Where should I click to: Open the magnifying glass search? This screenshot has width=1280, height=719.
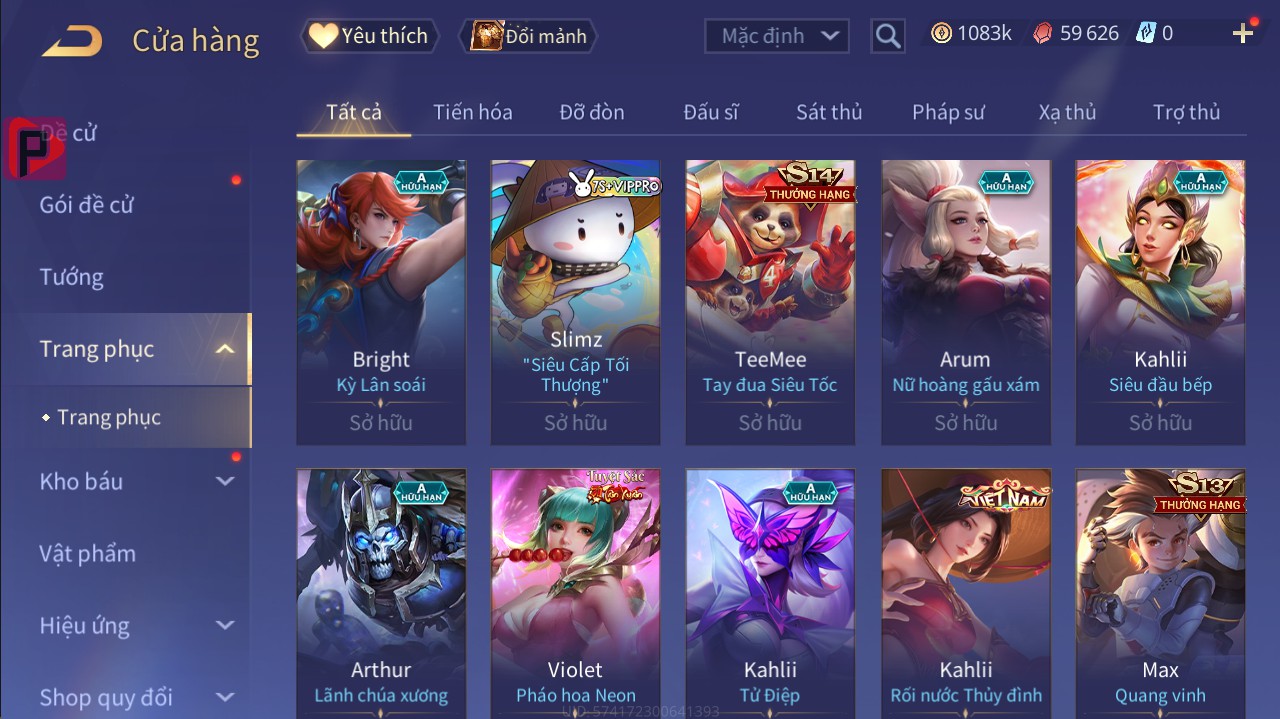point(887,36)
